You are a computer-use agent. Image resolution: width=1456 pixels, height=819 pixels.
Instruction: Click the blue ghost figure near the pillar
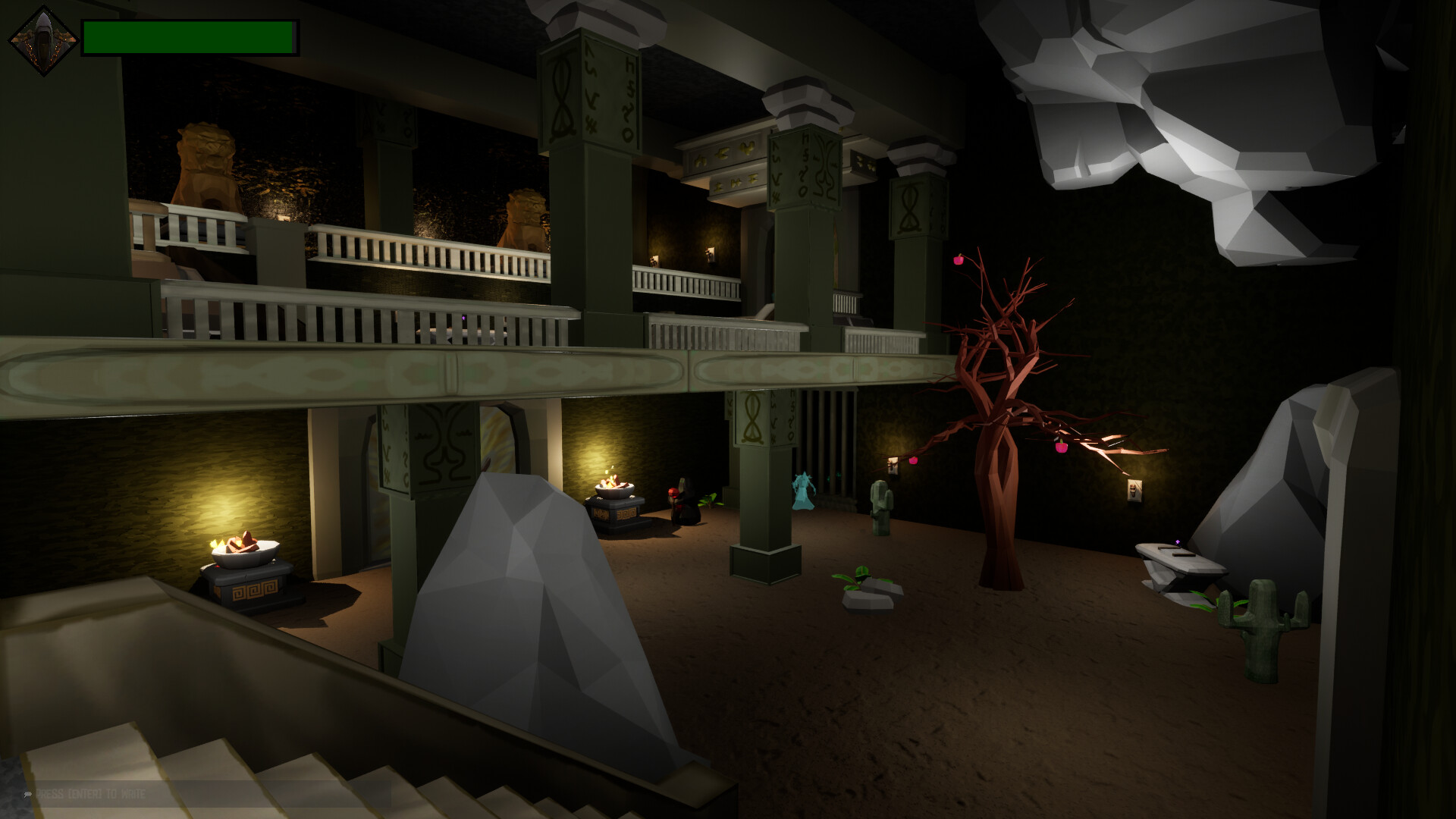click(x=804, y=493)
